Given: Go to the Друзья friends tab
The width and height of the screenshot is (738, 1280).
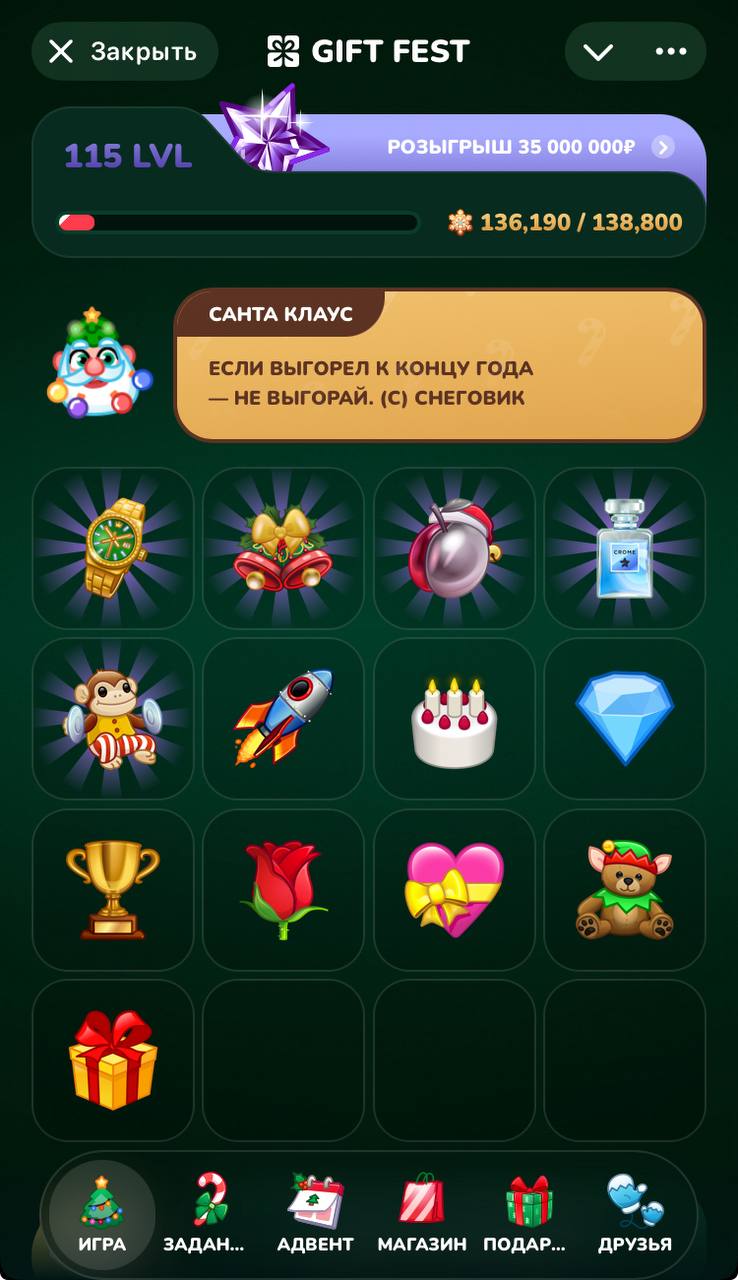Looking at the screenshot, I should [634, 1214].
